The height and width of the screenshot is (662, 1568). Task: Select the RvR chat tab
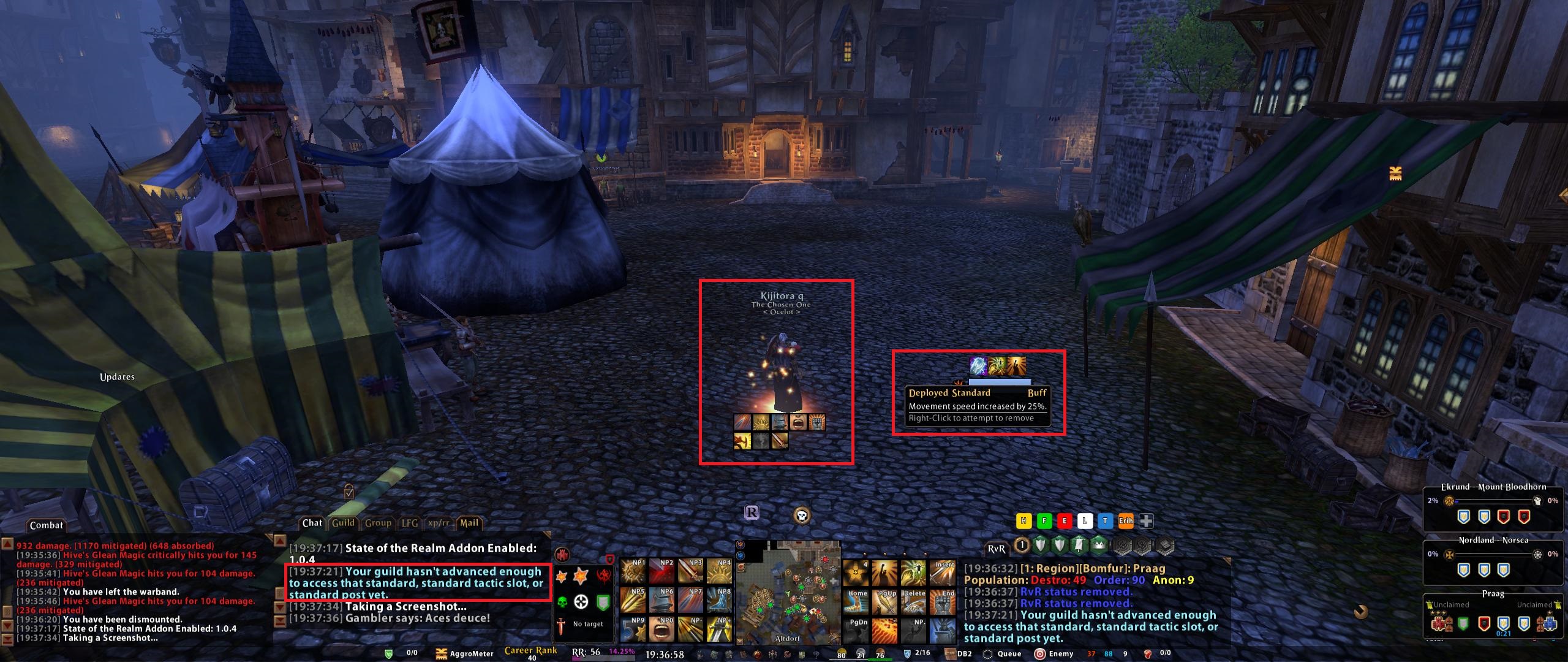click(996, 549)
